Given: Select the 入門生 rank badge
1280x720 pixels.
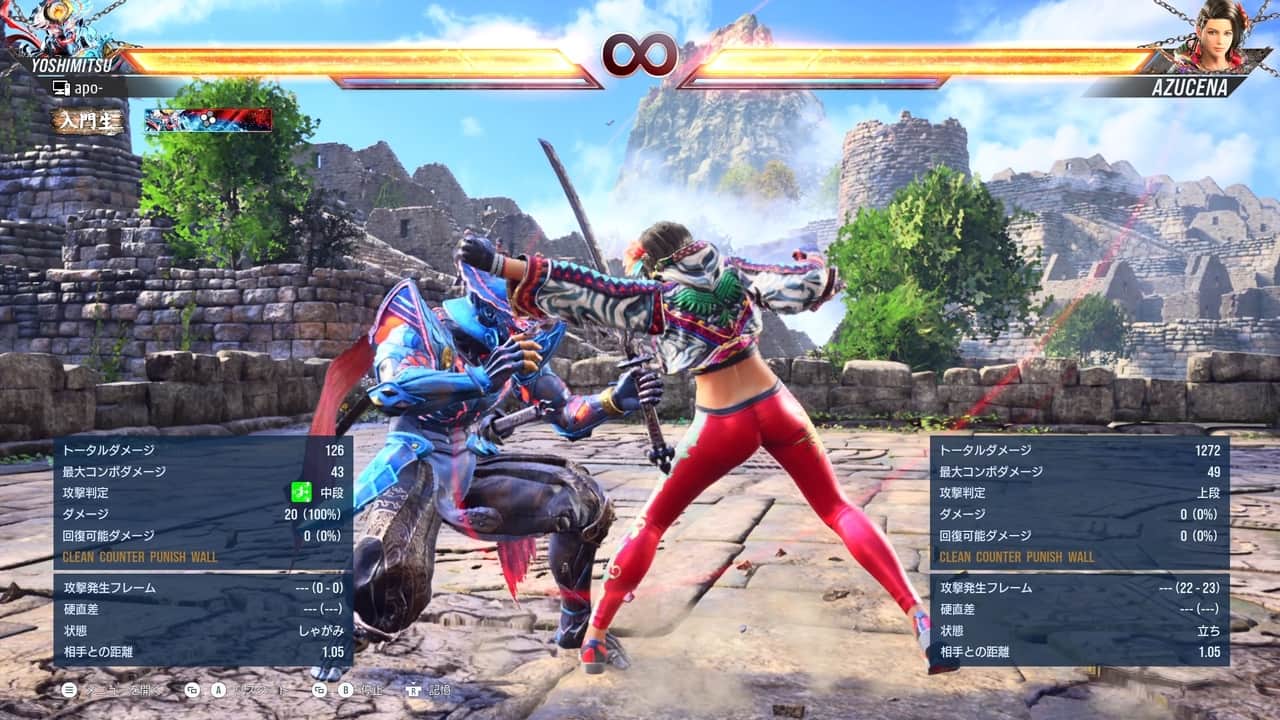Looking at the screenshot, I should 89,121.
